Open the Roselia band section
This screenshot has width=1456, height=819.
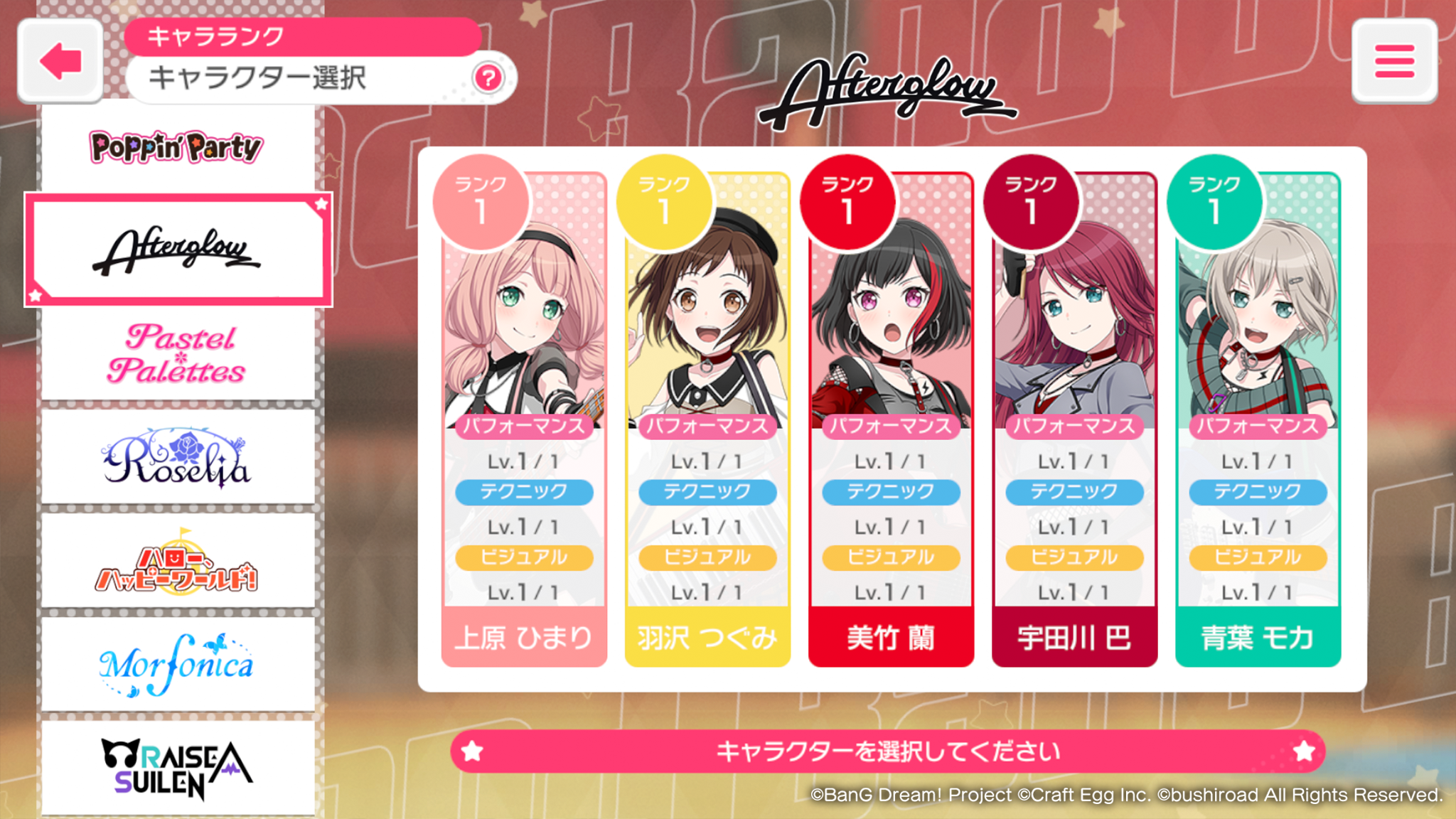pyautogui.click(x=178, y=459)
